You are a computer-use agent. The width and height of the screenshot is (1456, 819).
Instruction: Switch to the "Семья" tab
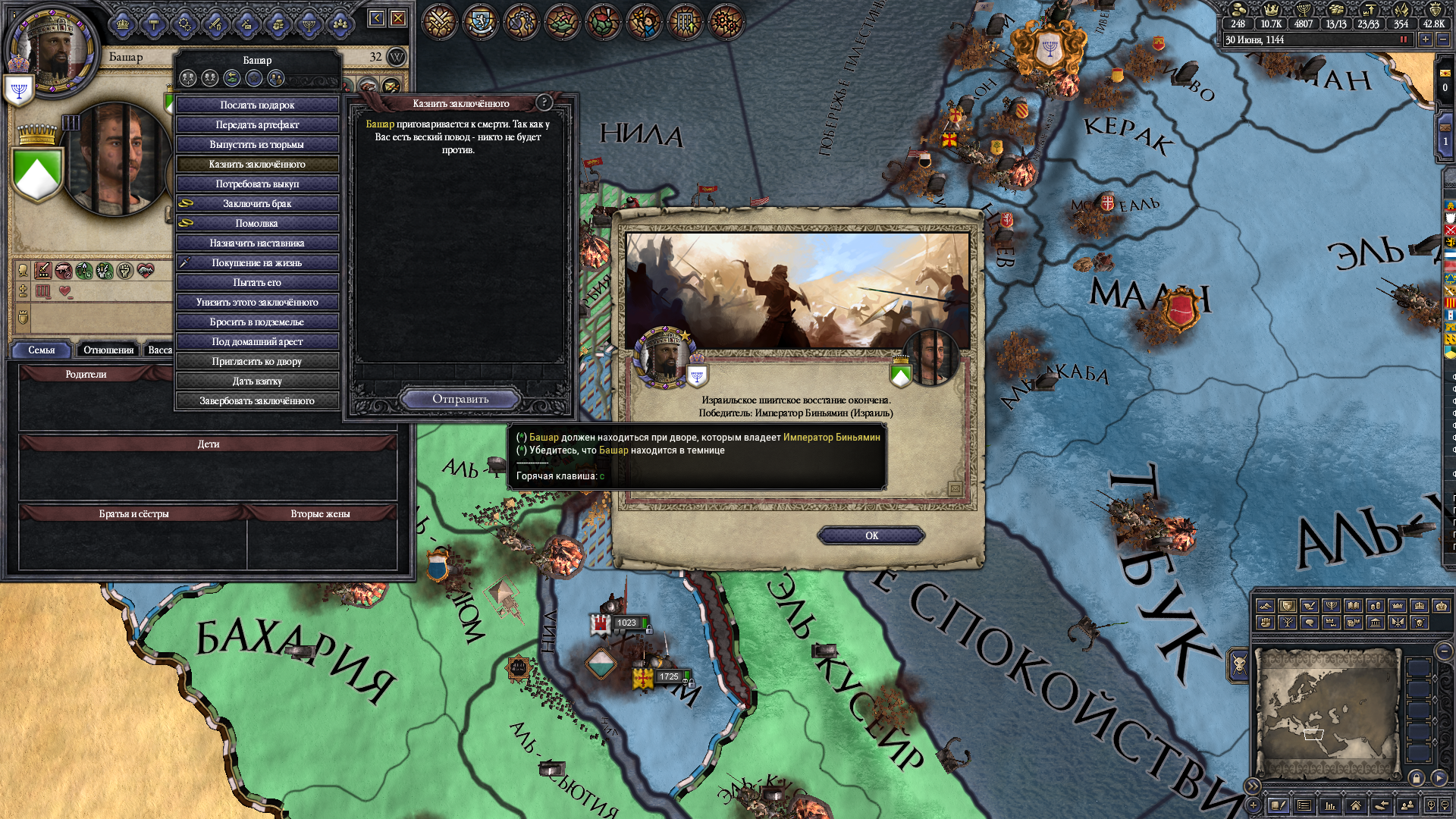tap(42, 350)
